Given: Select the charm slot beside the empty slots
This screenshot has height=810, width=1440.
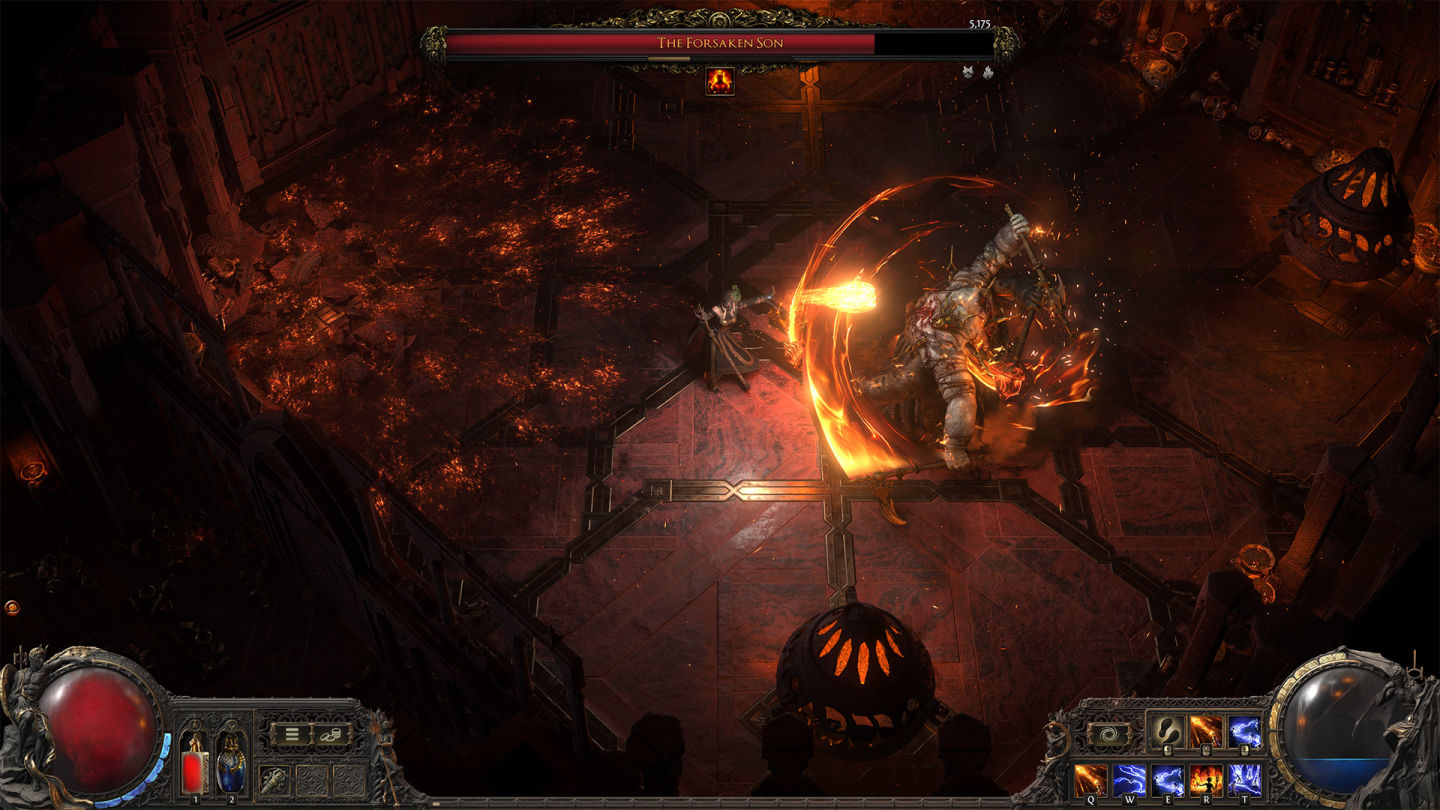Looking at the screenshot, I should coord(274,779).
